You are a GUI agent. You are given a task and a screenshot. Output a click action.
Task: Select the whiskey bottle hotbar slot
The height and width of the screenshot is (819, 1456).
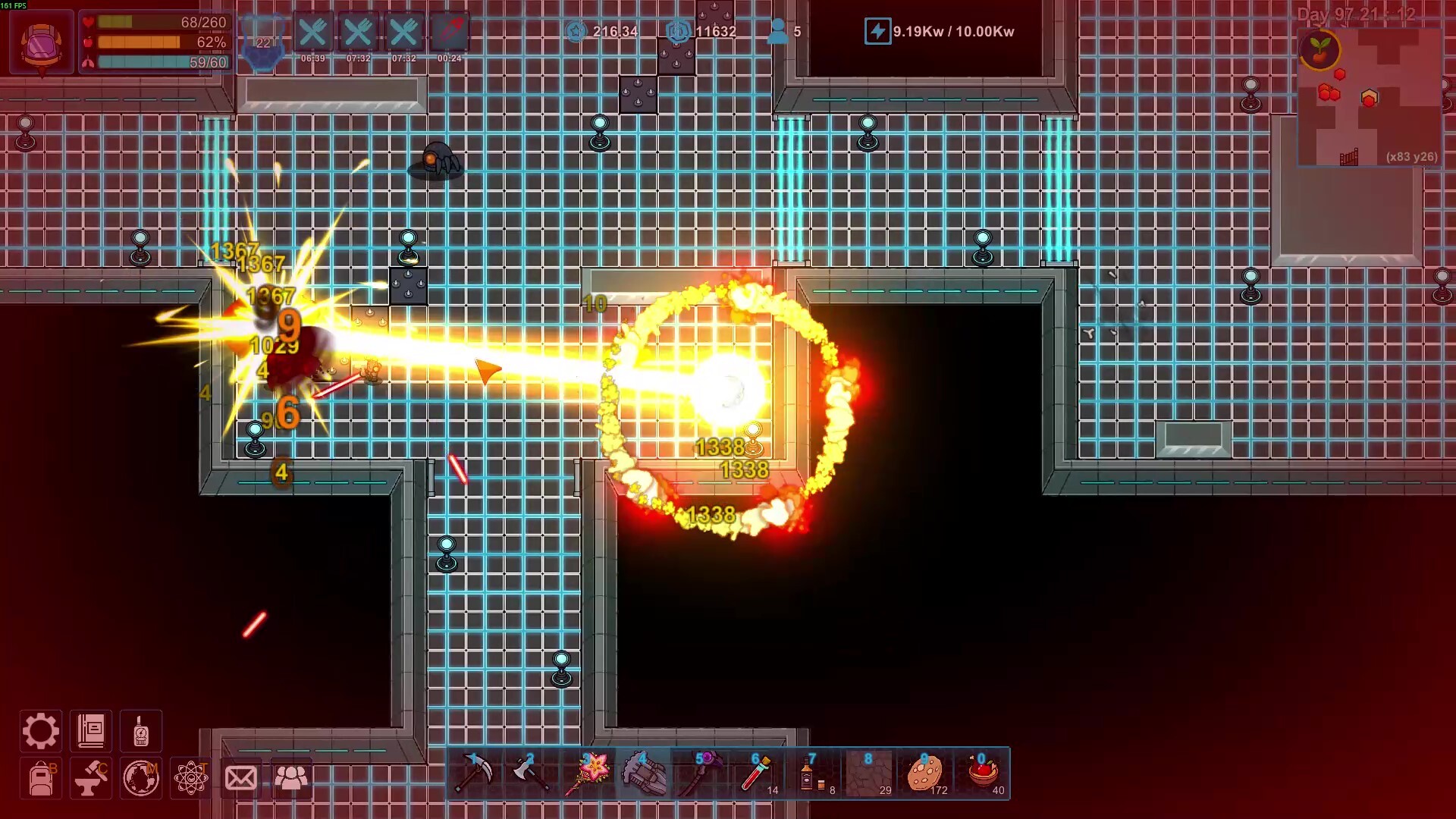point(812,773)
